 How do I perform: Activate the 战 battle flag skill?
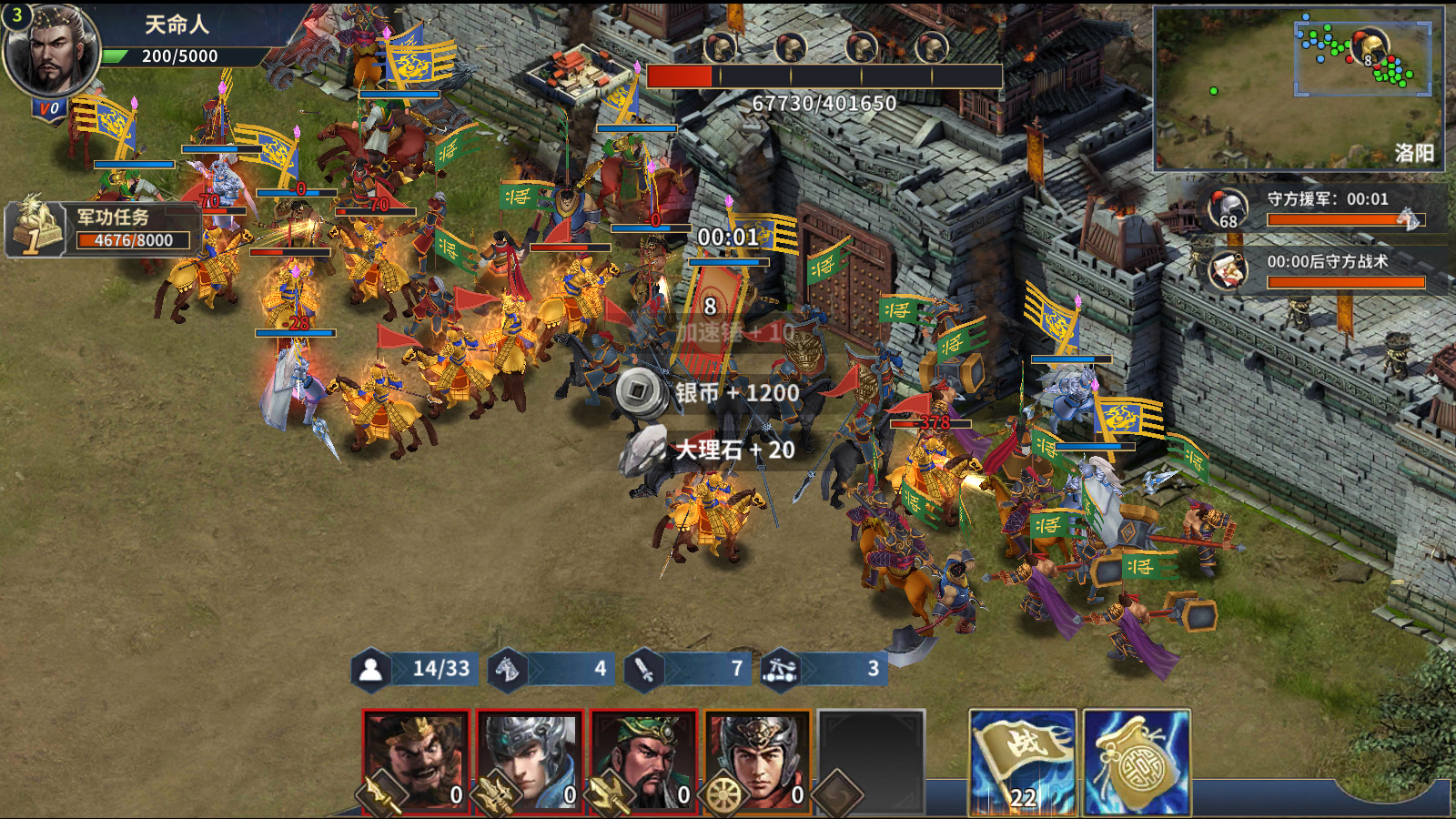[1023, 762]
